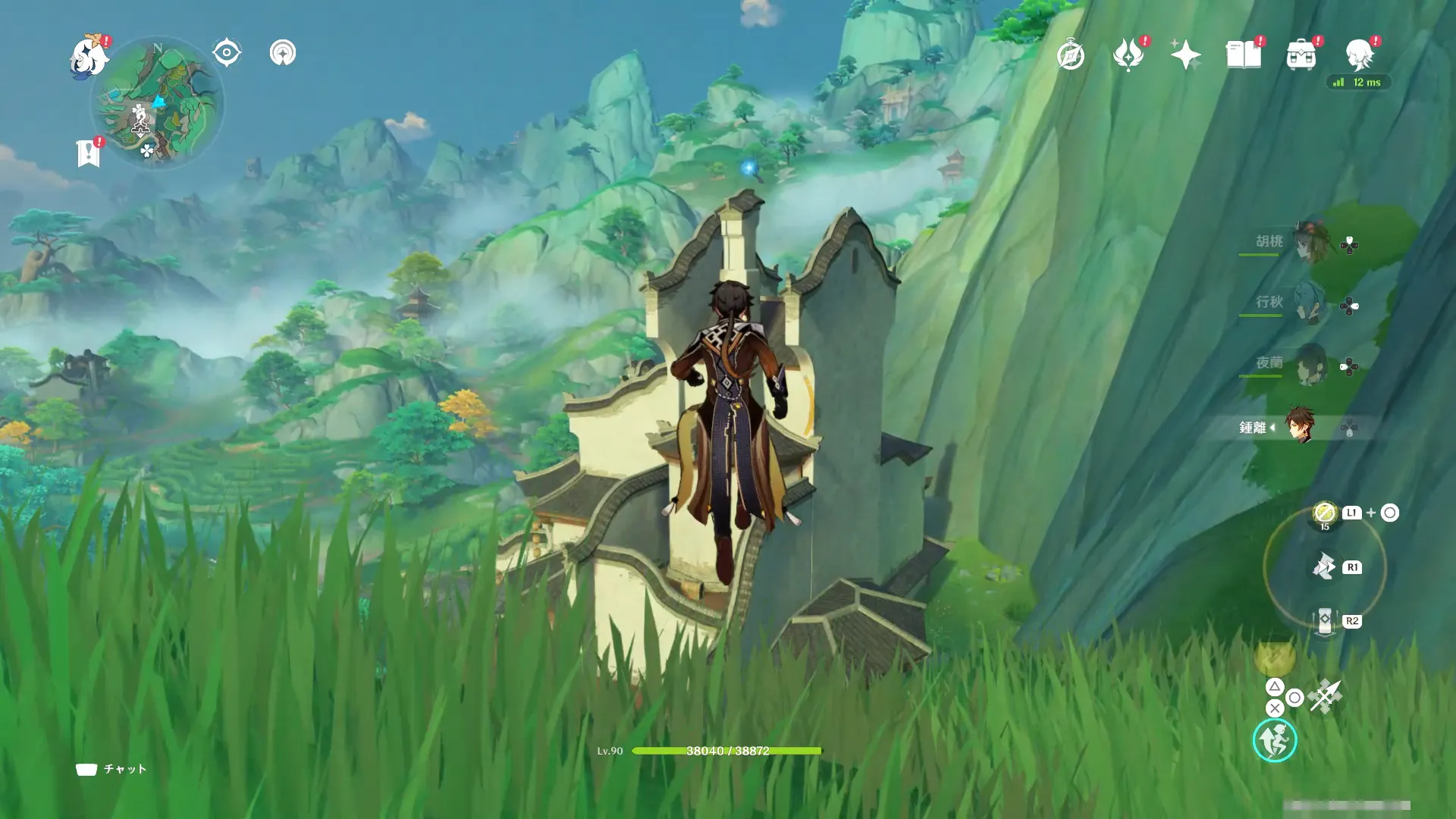Open the チャット chat box
The image size is (1456, 819).
[111, 769]
